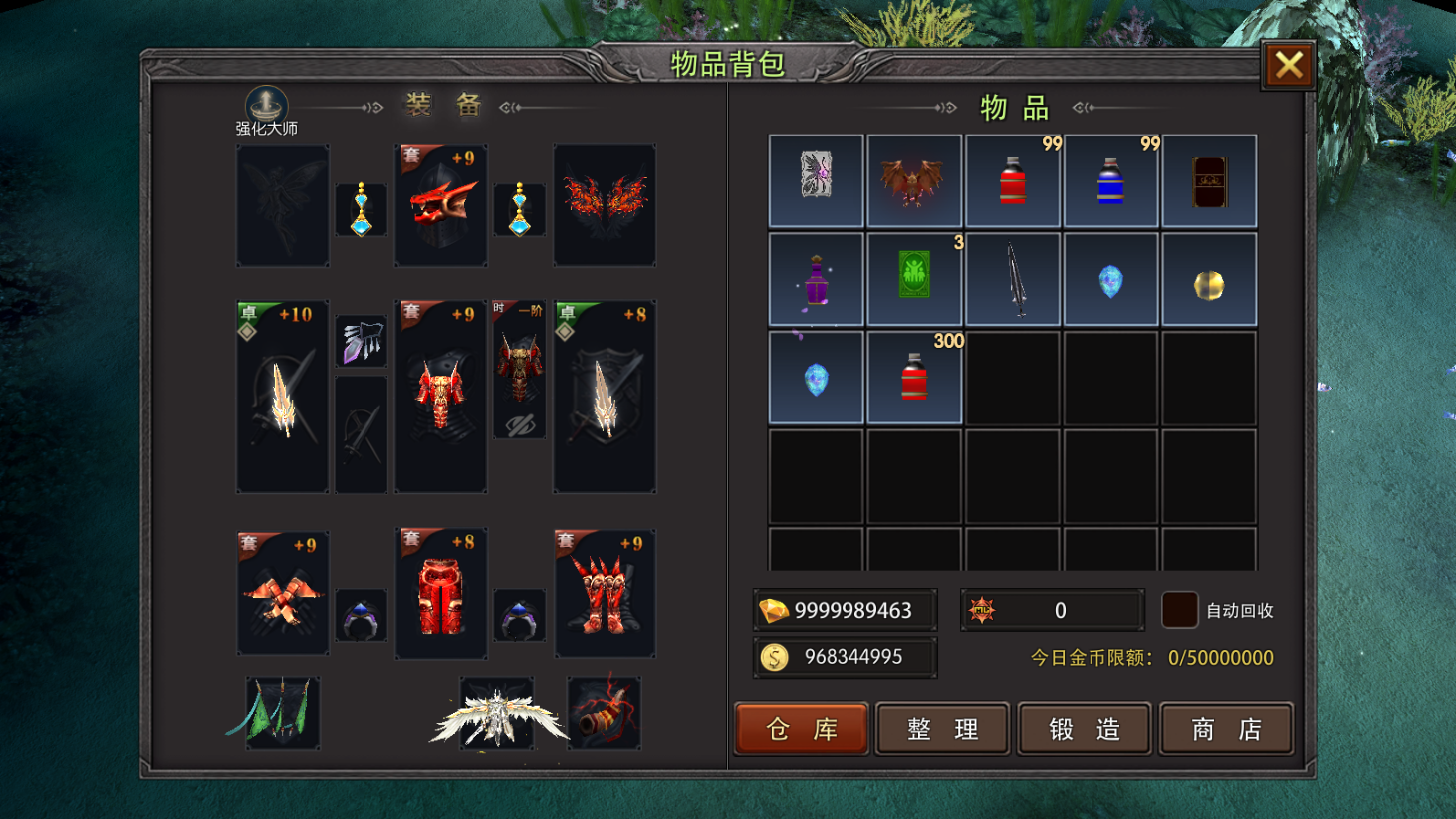Viewport: 1456px width, 819px height.
Task: Select the equipped red spiked boots
Action: (605, 594)
